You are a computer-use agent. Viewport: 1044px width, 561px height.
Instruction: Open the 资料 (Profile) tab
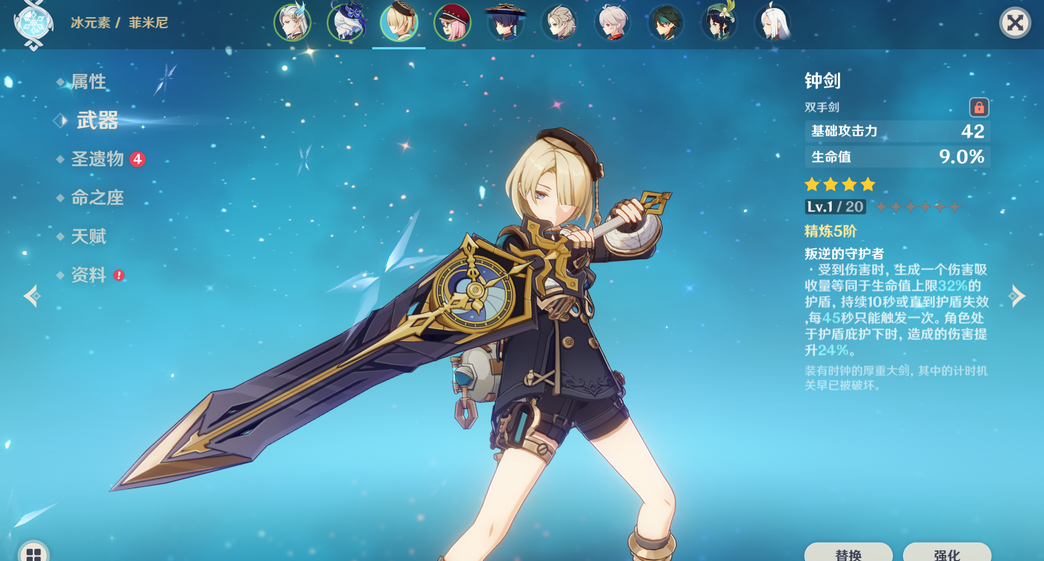coord(88,275)
